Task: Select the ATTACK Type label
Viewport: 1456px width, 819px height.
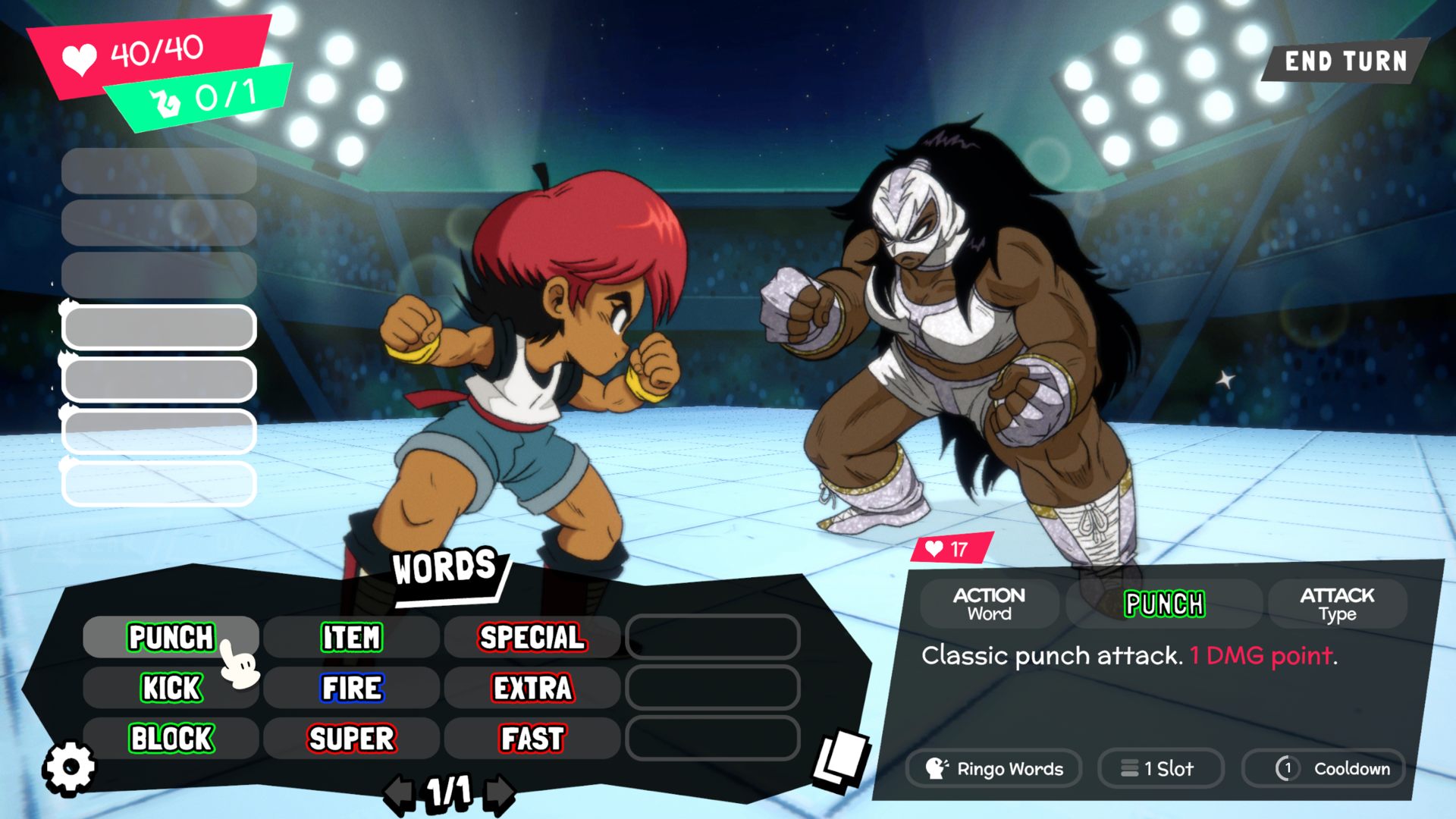Action: pos(1337,604)
